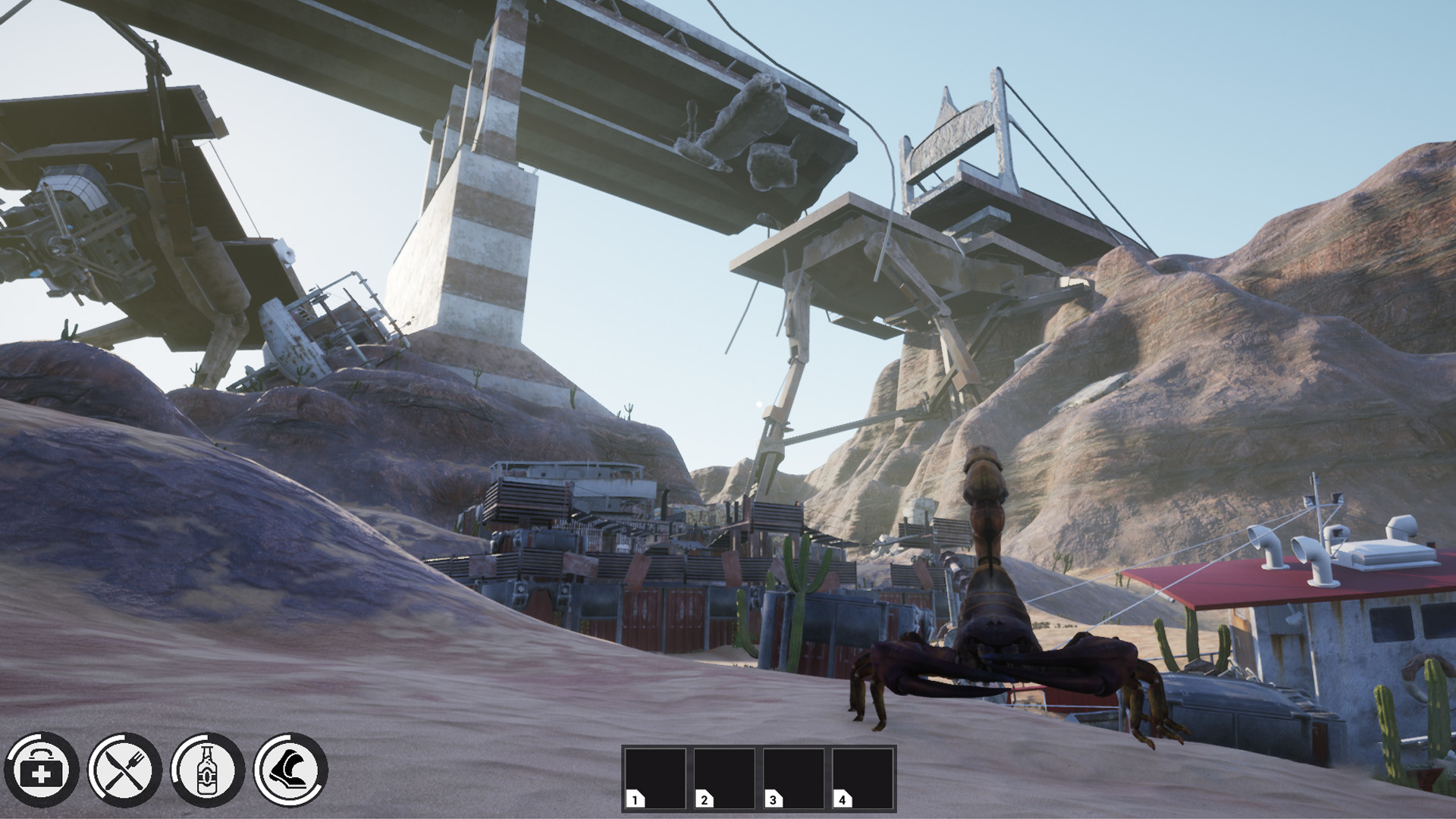Select hotbar slot 1

(657, 778)
